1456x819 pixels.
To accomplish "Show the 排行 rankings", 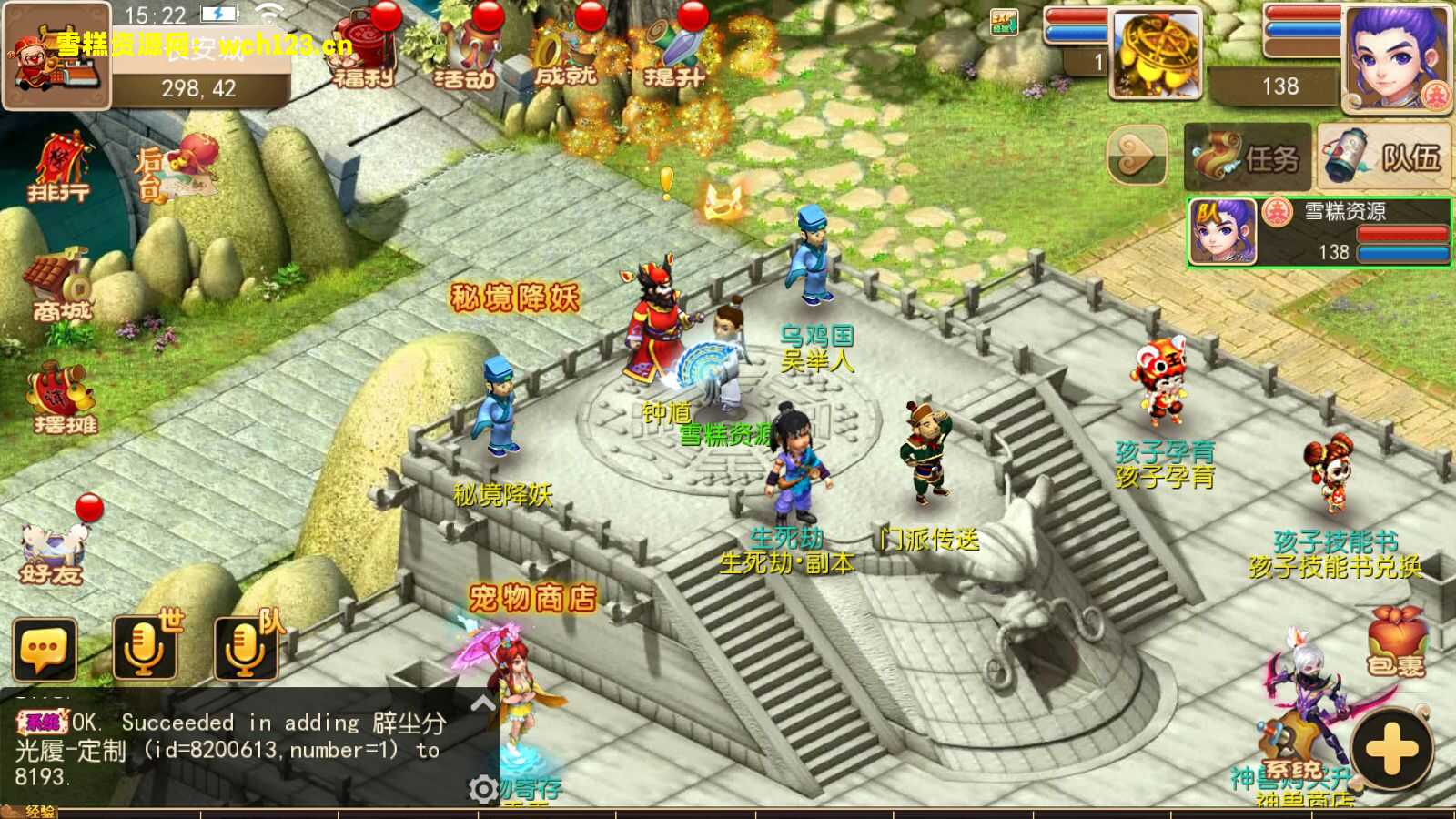I will tap(60, 168).
